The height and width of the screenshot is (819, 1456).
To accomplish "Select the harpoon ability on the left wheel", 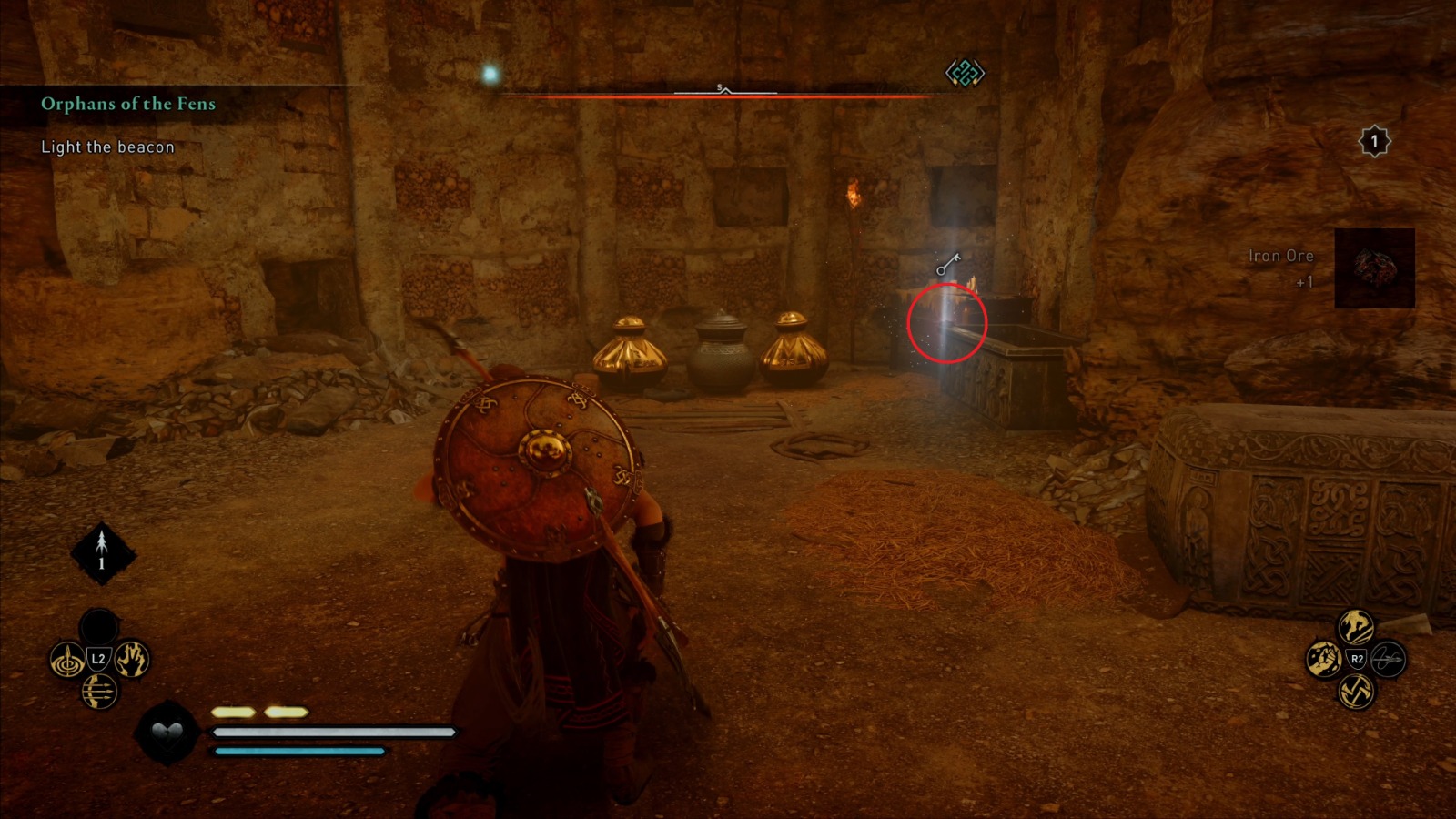I will click(67, 661).
